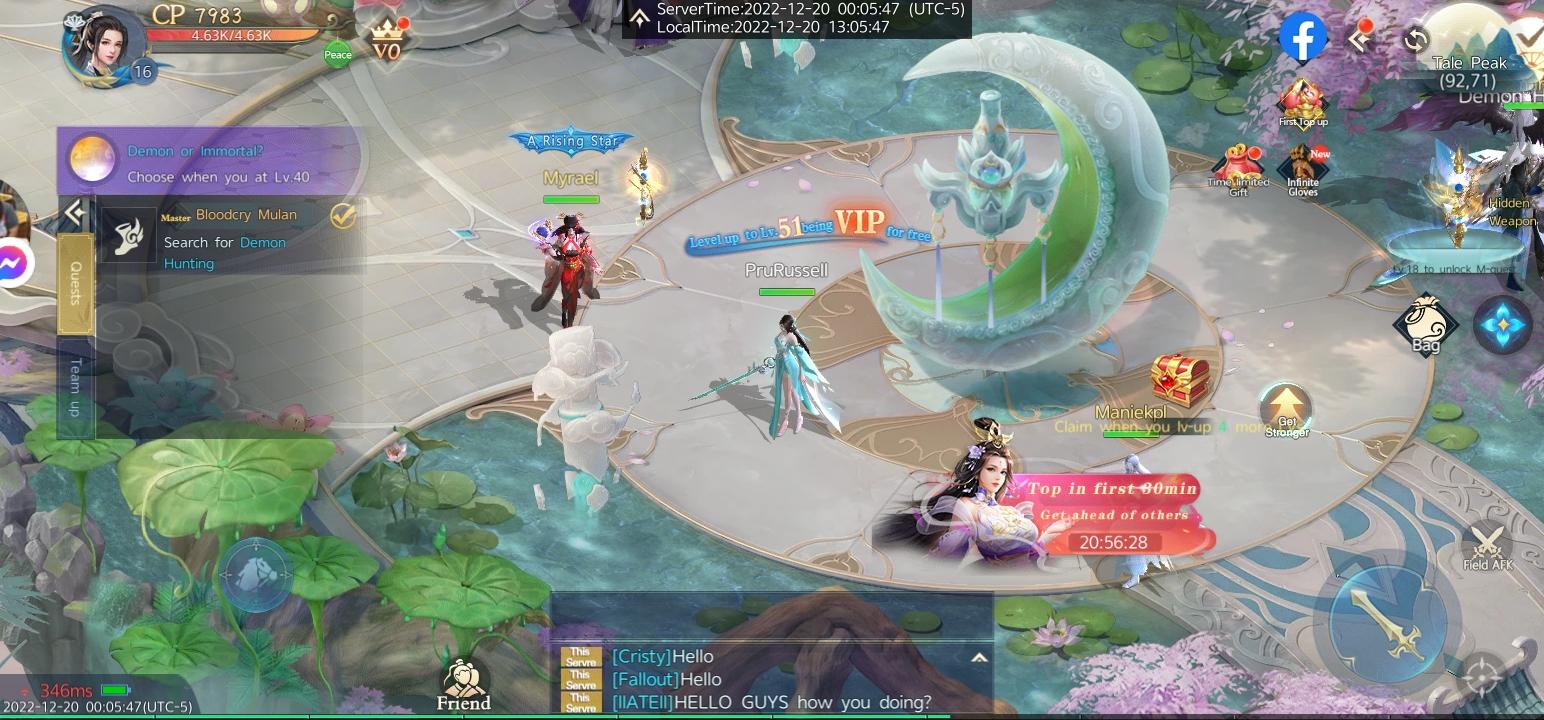
Task: Open the Friend panel icon
Action: pos(464,678)
